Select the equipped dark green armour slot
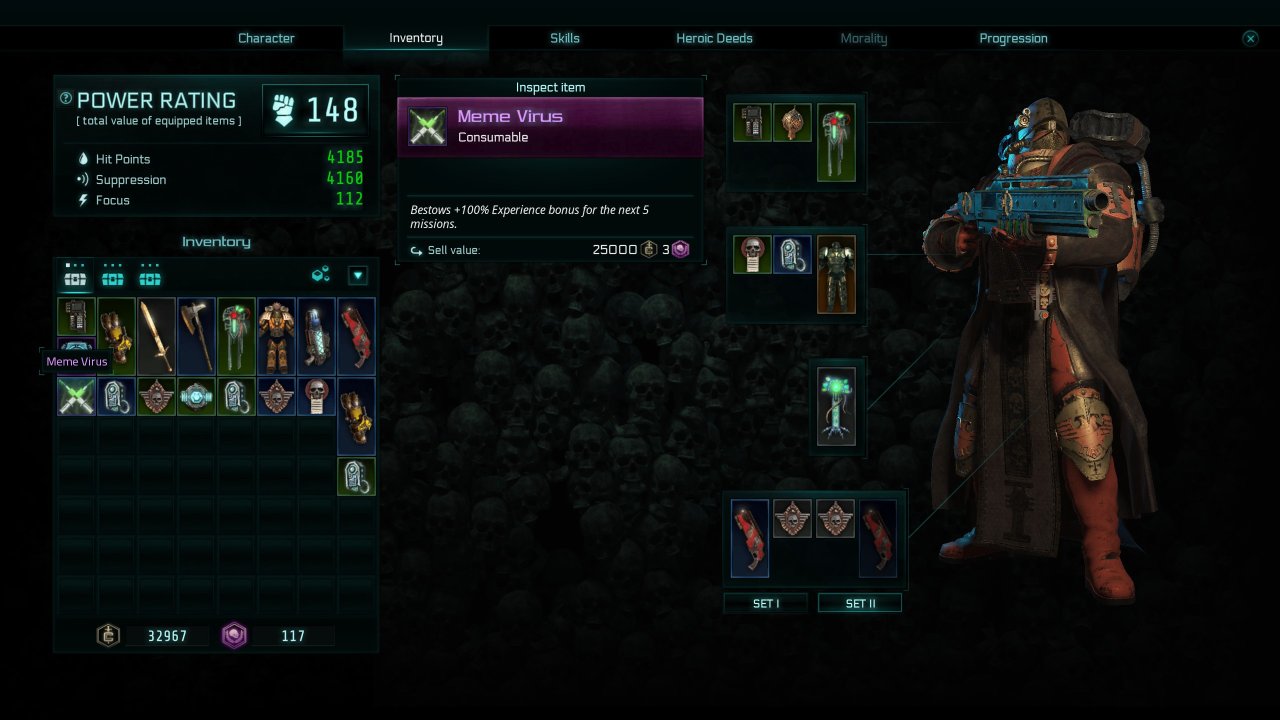Screen dimensions: 1280x720 pos(836,274)
